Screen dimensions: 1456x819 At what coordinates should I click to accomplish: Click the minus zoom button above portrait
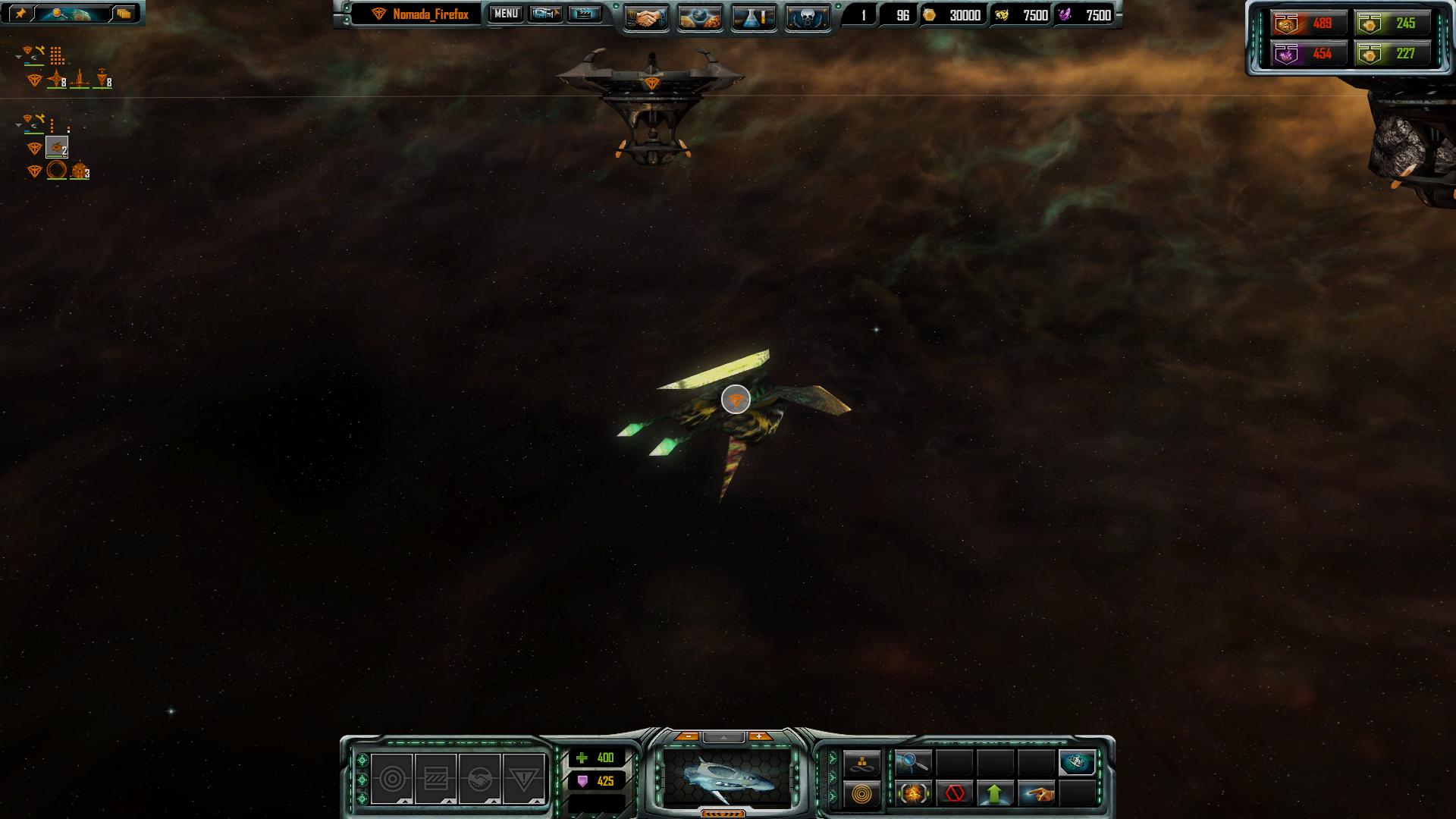click(x=687, y=736)
